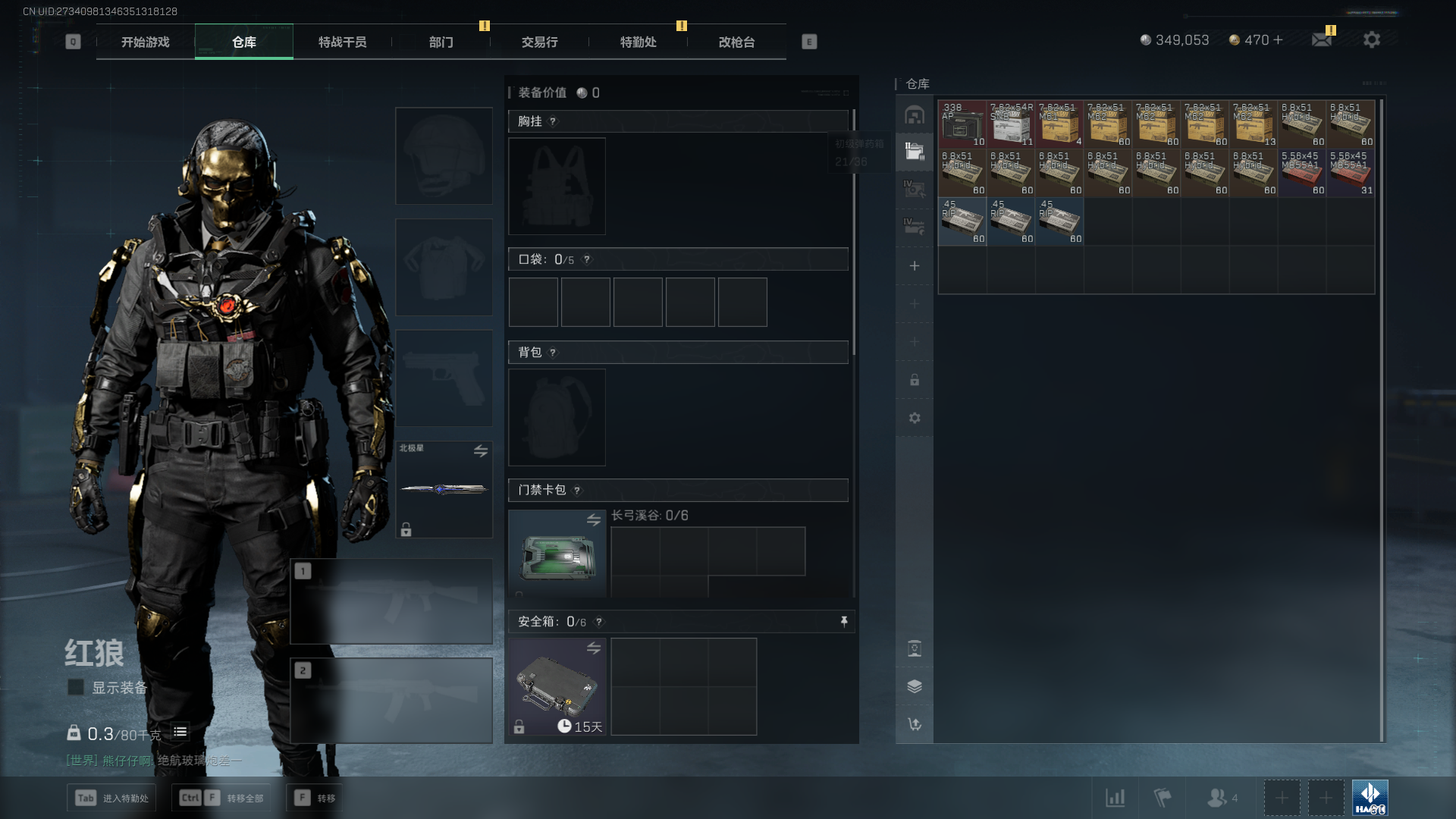Click the 北极星 knife slot
This screenshot has width=1456, height=819.
[444, 489]
